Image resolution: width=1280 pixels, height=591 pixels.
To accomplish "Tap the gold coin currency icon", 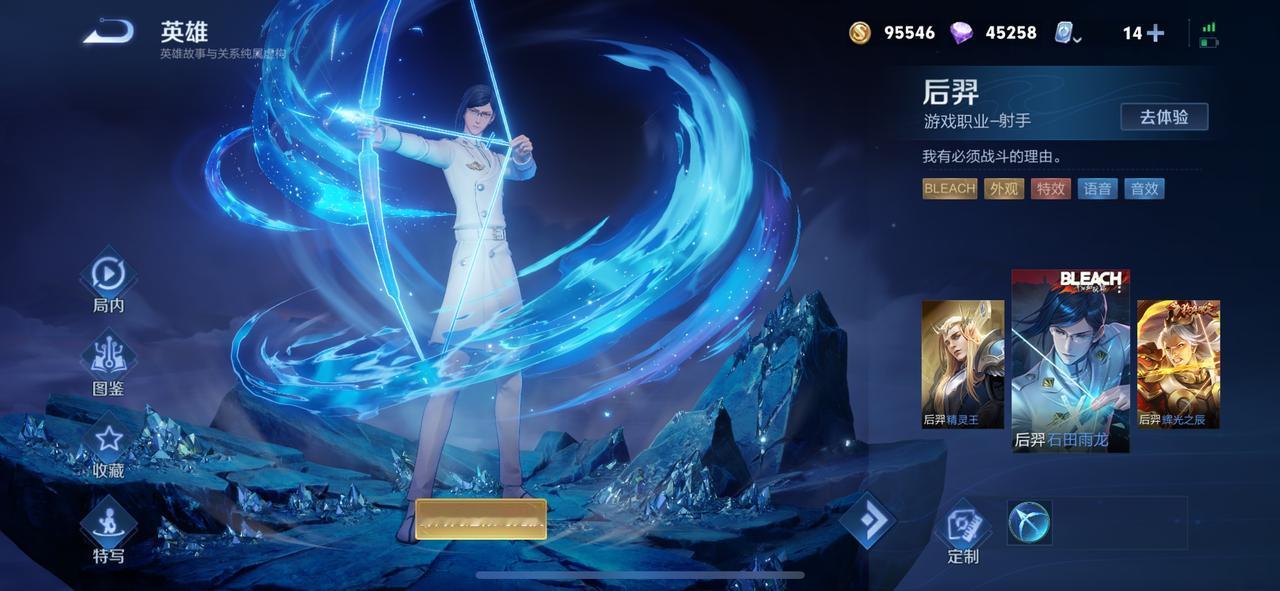I will tap(860, 33).
